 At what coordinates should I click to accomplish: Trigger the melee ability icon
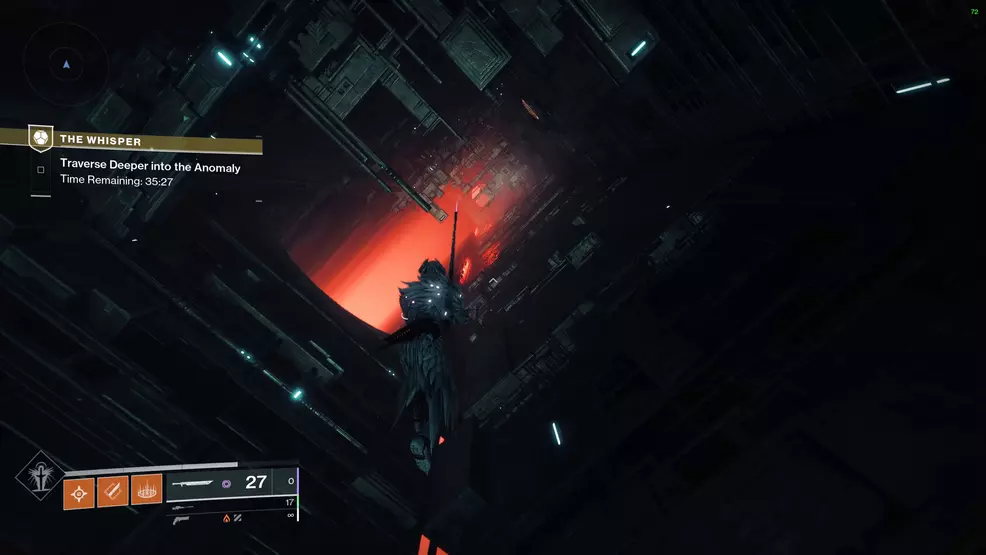[113, 491]
